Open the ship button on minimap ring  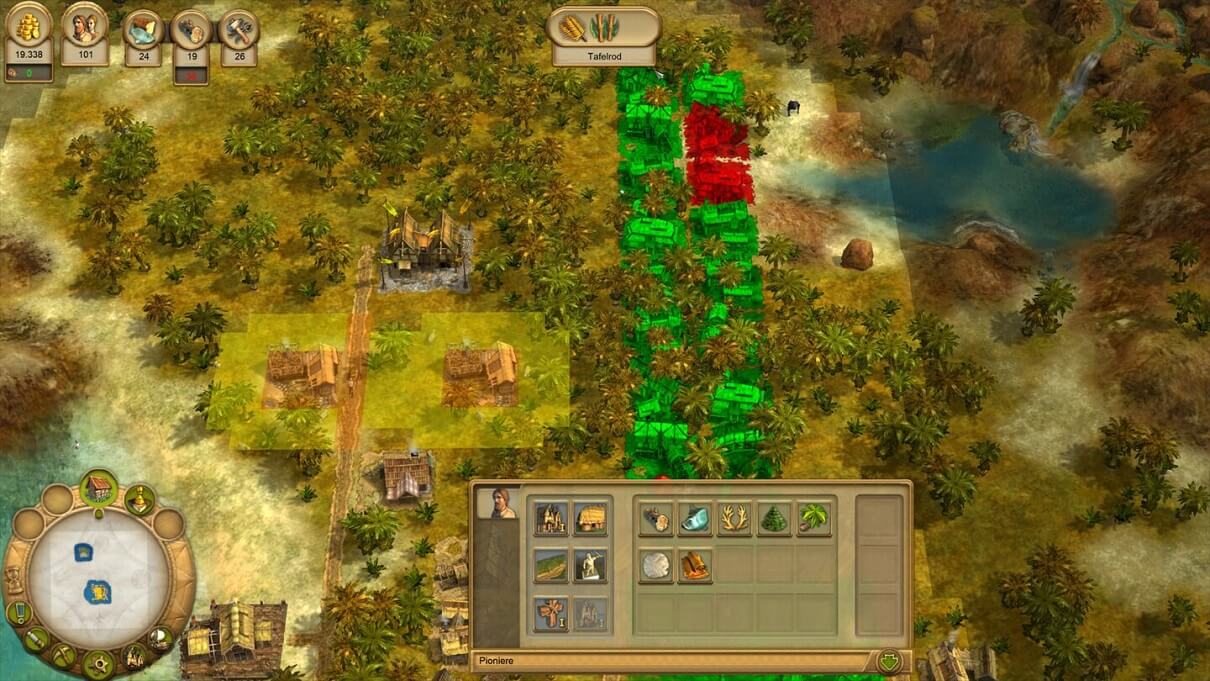click(160, 637)
